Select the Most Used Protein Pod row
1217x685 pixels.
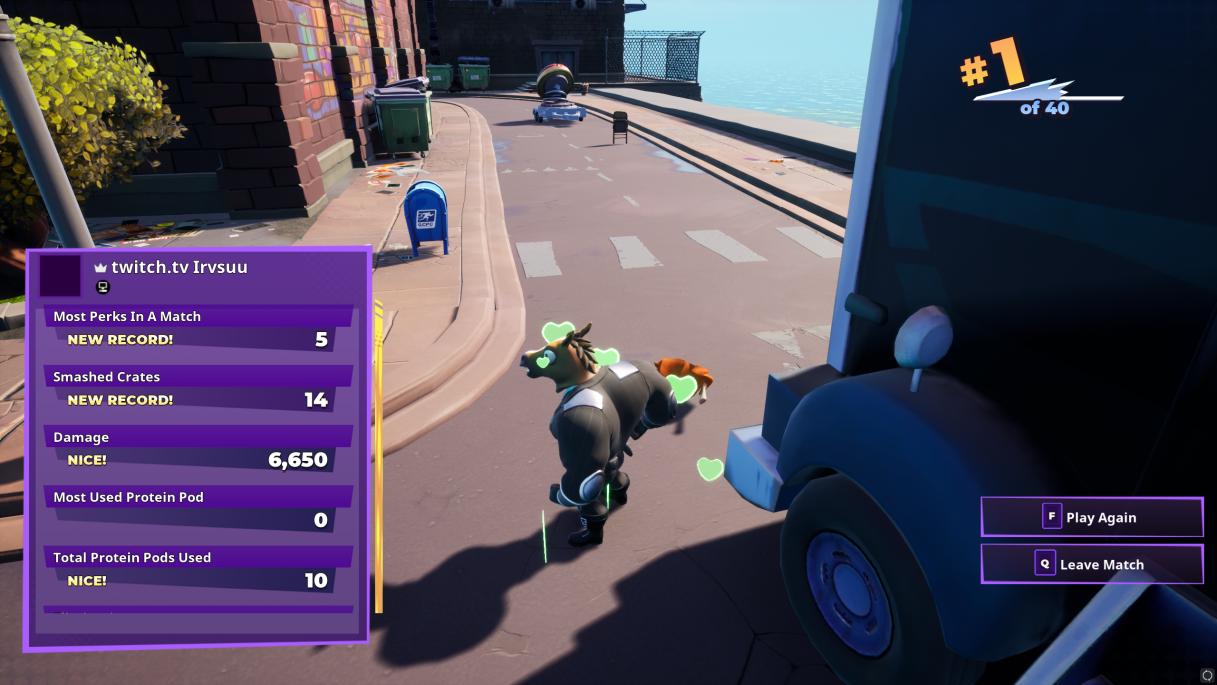pos(198,508)
